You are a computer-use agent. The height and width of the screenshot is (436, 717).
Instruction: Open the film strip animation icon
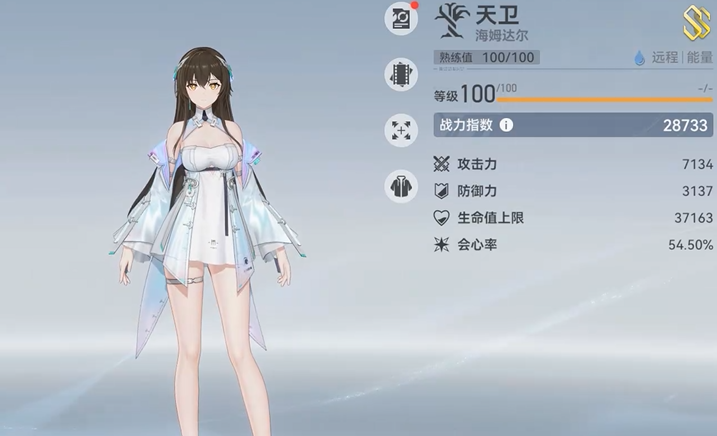(x=401, y=74)
